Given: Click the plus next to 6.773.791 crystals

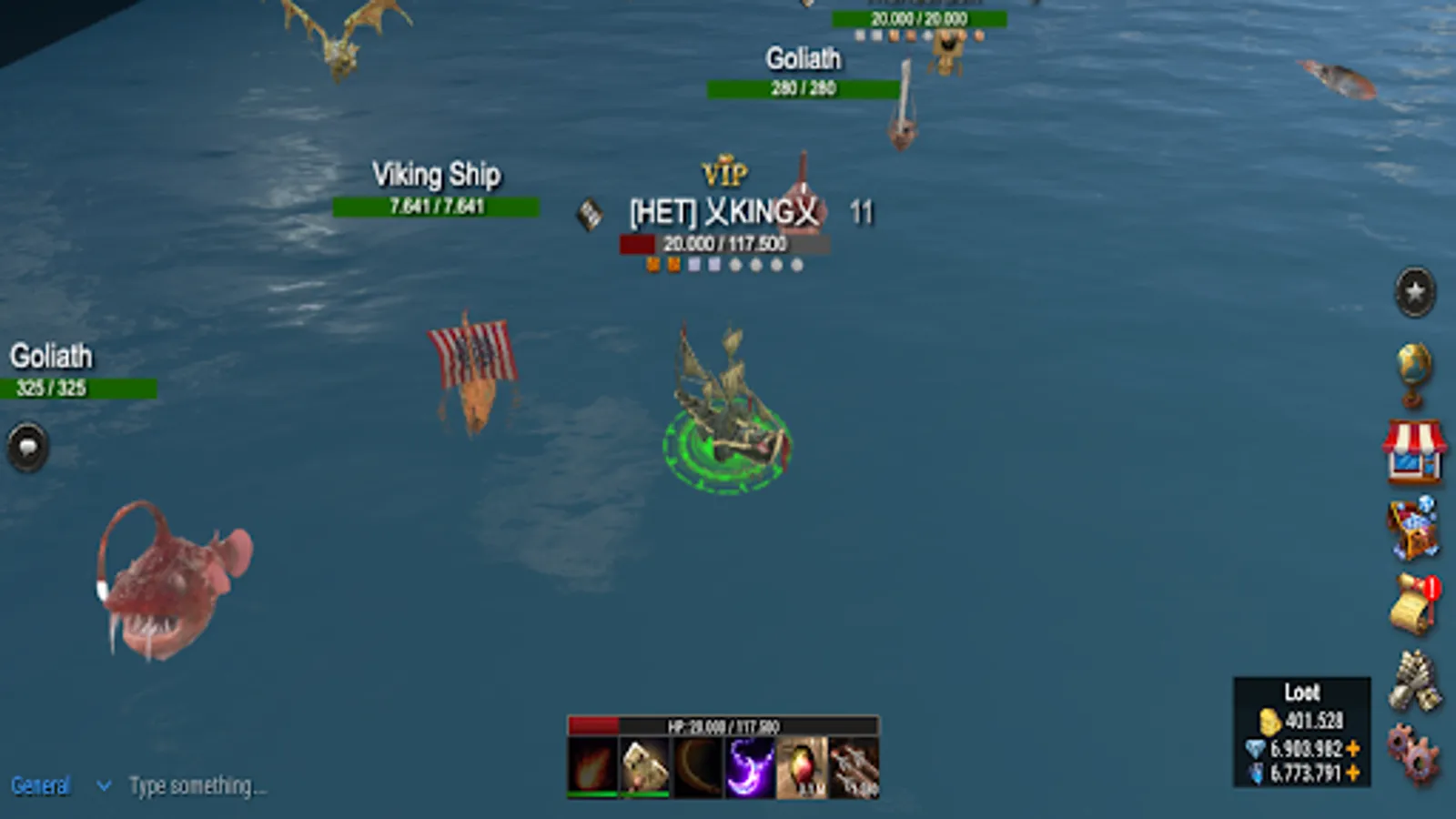Looking at the screenshot, I should tap(1353, 771).
